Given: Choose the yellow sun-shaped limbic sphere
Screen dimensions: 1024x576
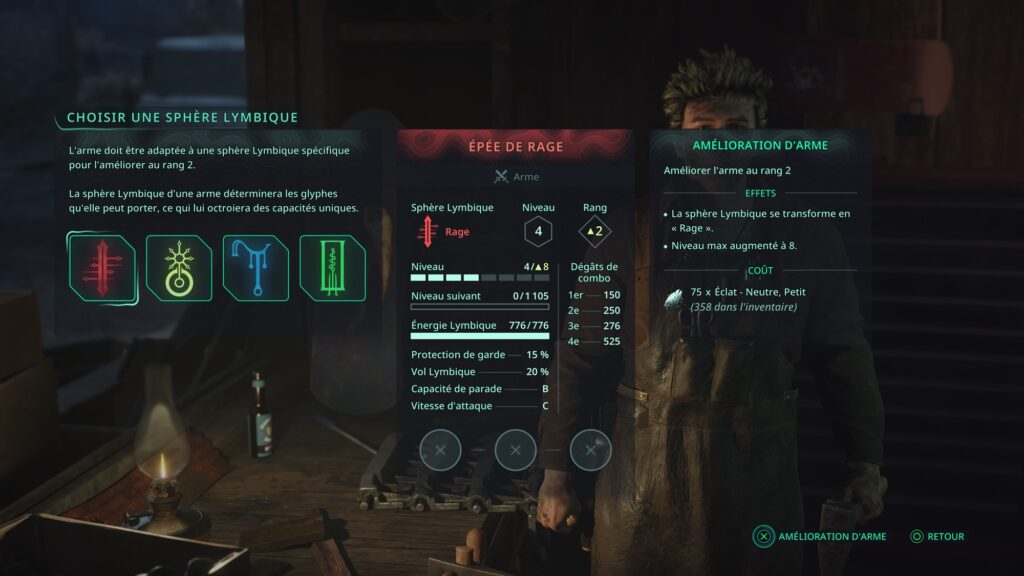Looking at the screenshot, I should coord(178,268).
